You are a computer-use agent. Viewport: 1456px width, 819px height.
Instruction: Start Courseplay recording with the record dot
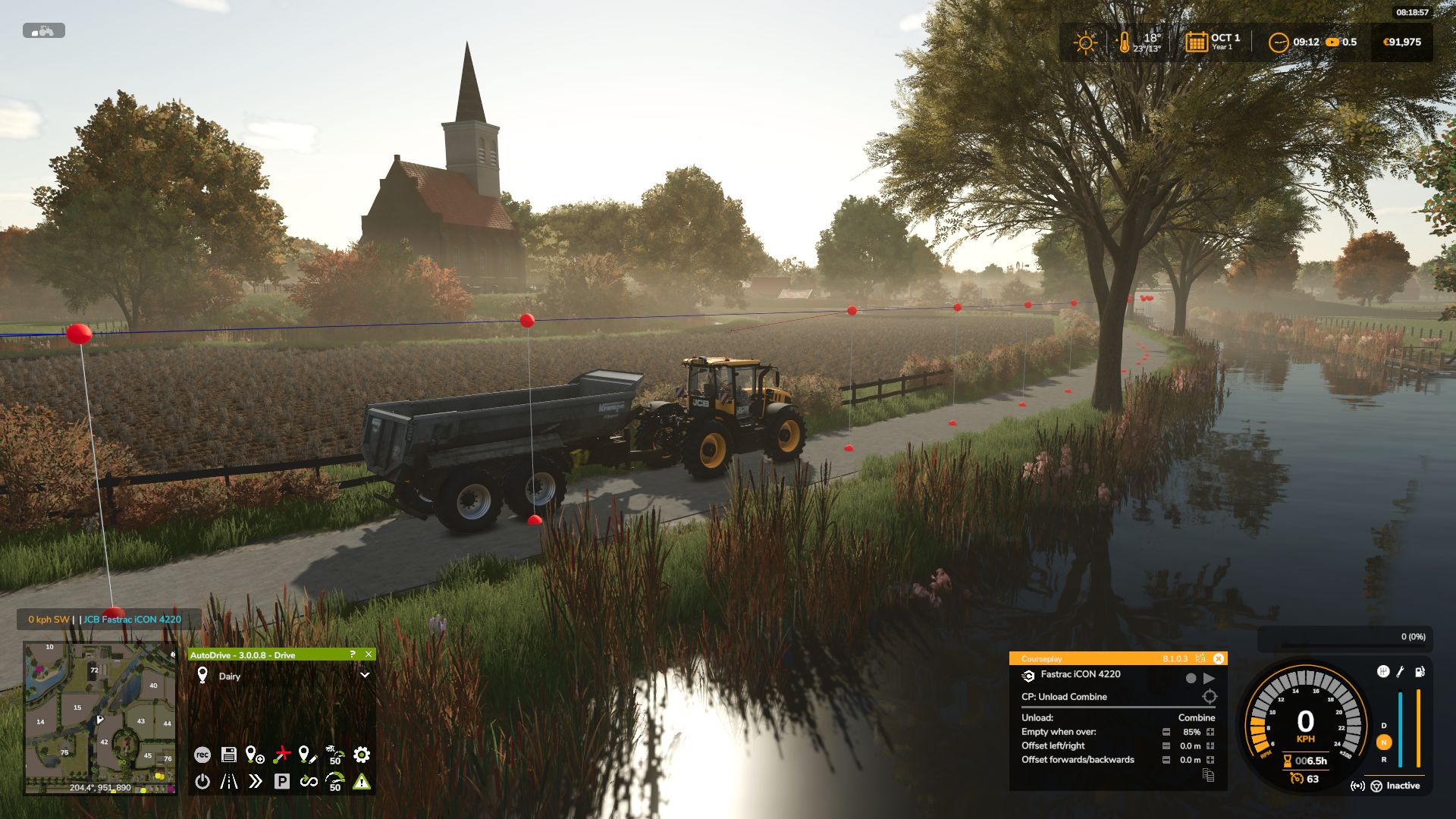1191,678
